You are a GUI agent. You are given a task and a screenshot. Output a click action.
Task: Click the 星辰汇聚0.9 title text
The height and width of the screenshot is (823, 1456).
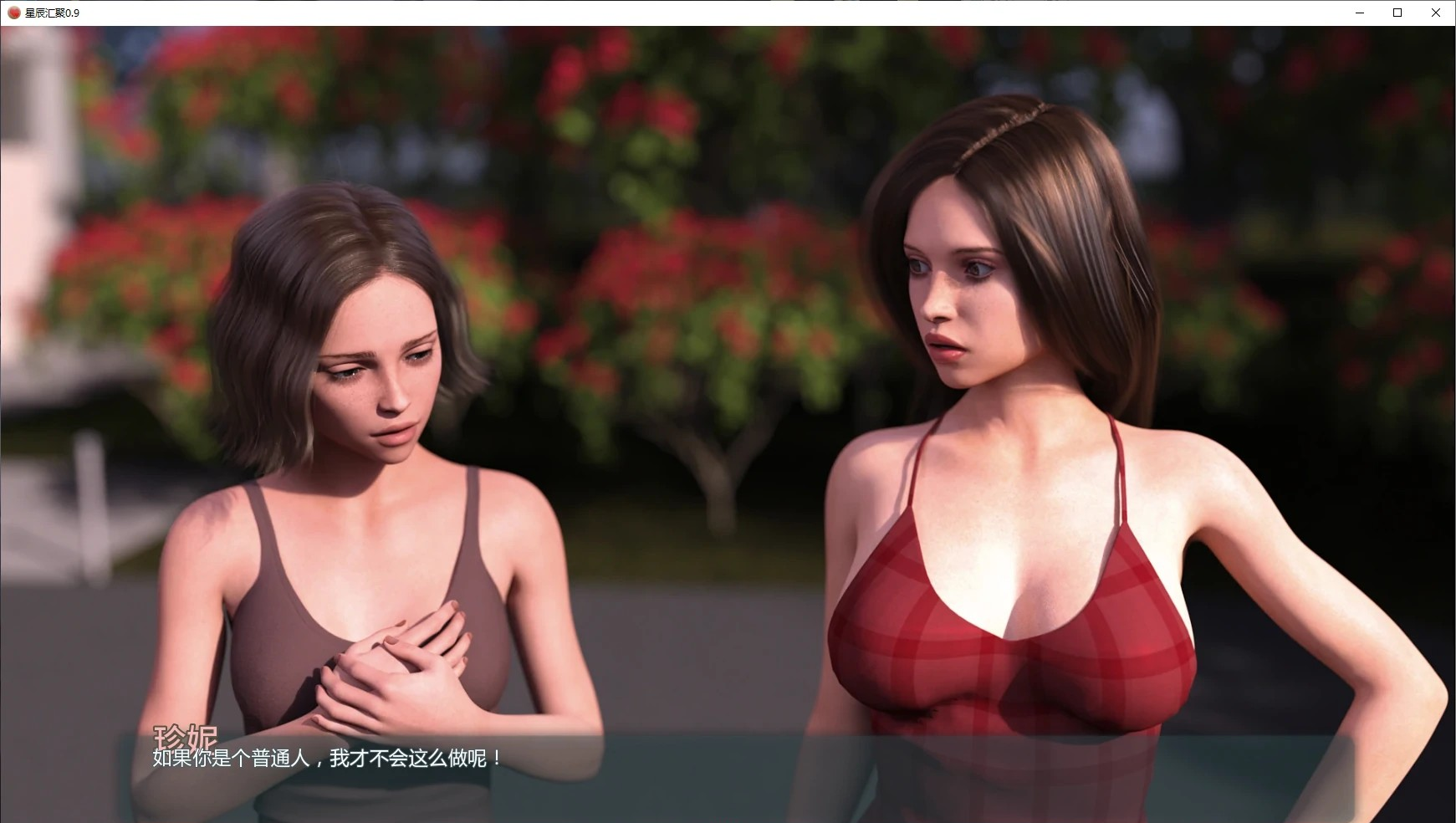(x=50, y=13)
